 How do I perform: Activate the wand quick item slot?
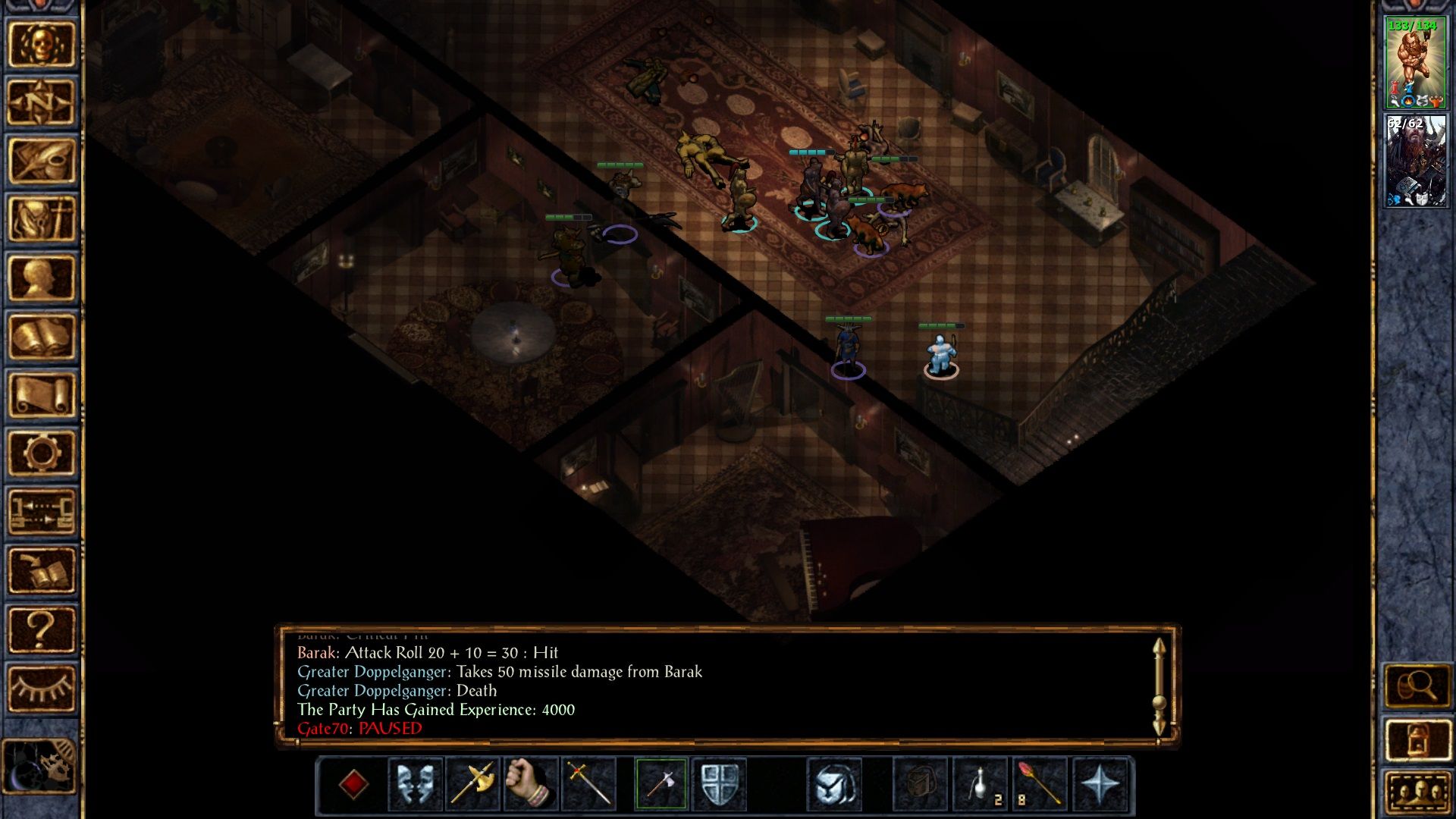click(1038, 783)
